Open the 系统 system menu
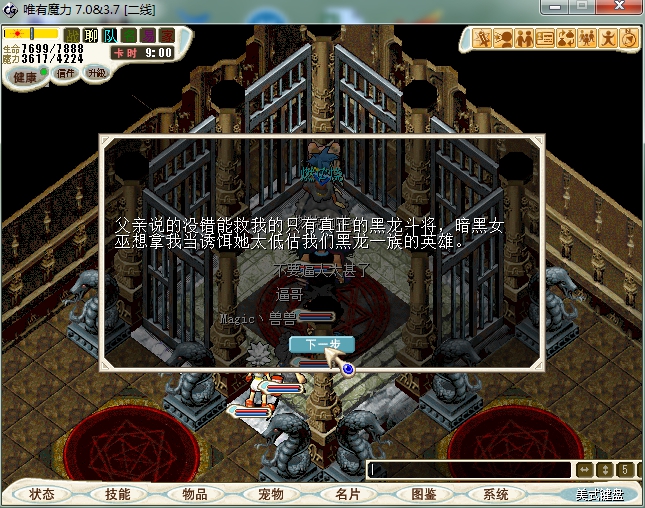The image size is (645, 508). click(496, 494)
